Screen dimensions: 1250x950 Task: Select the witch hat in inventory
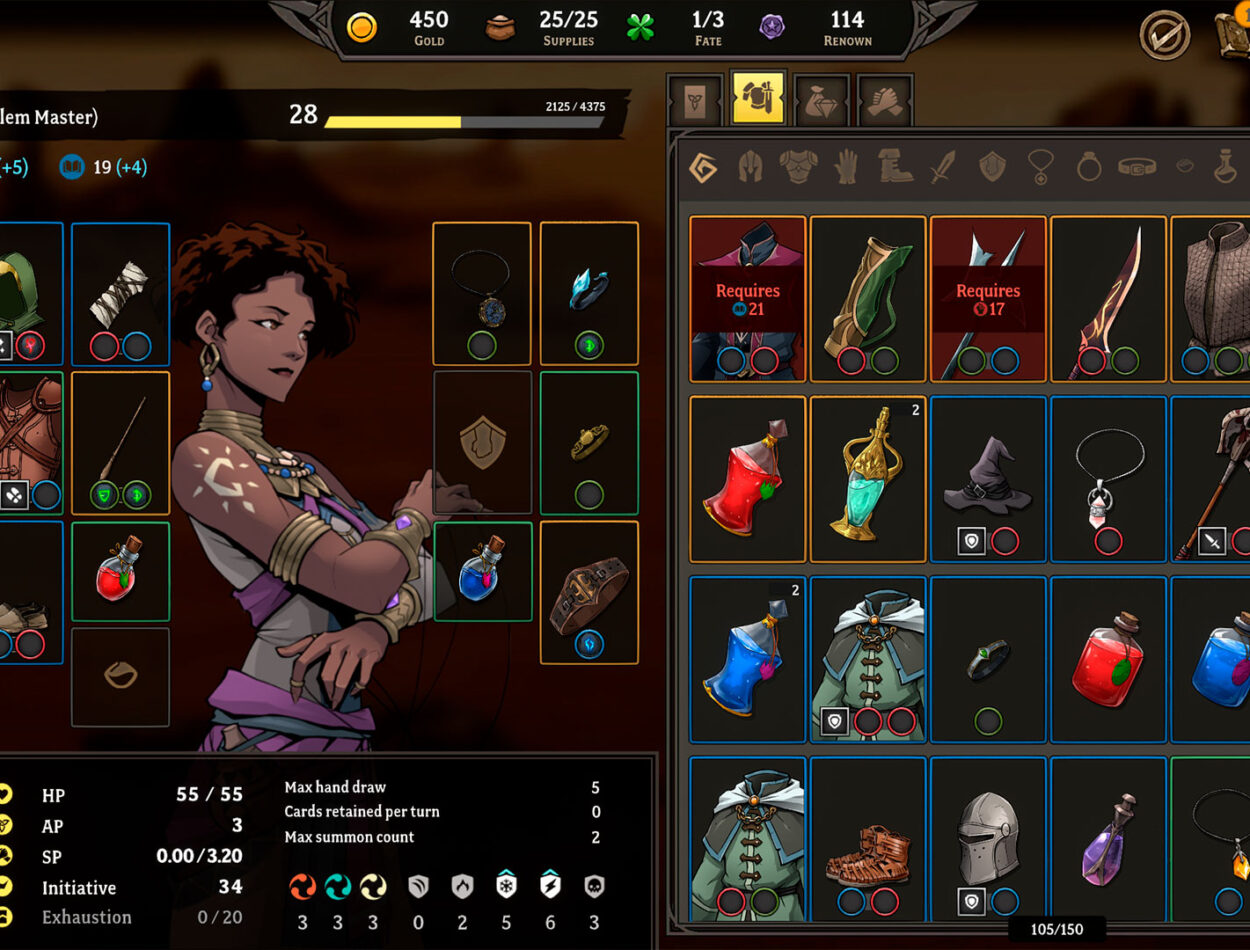click(x=988, y=478)
